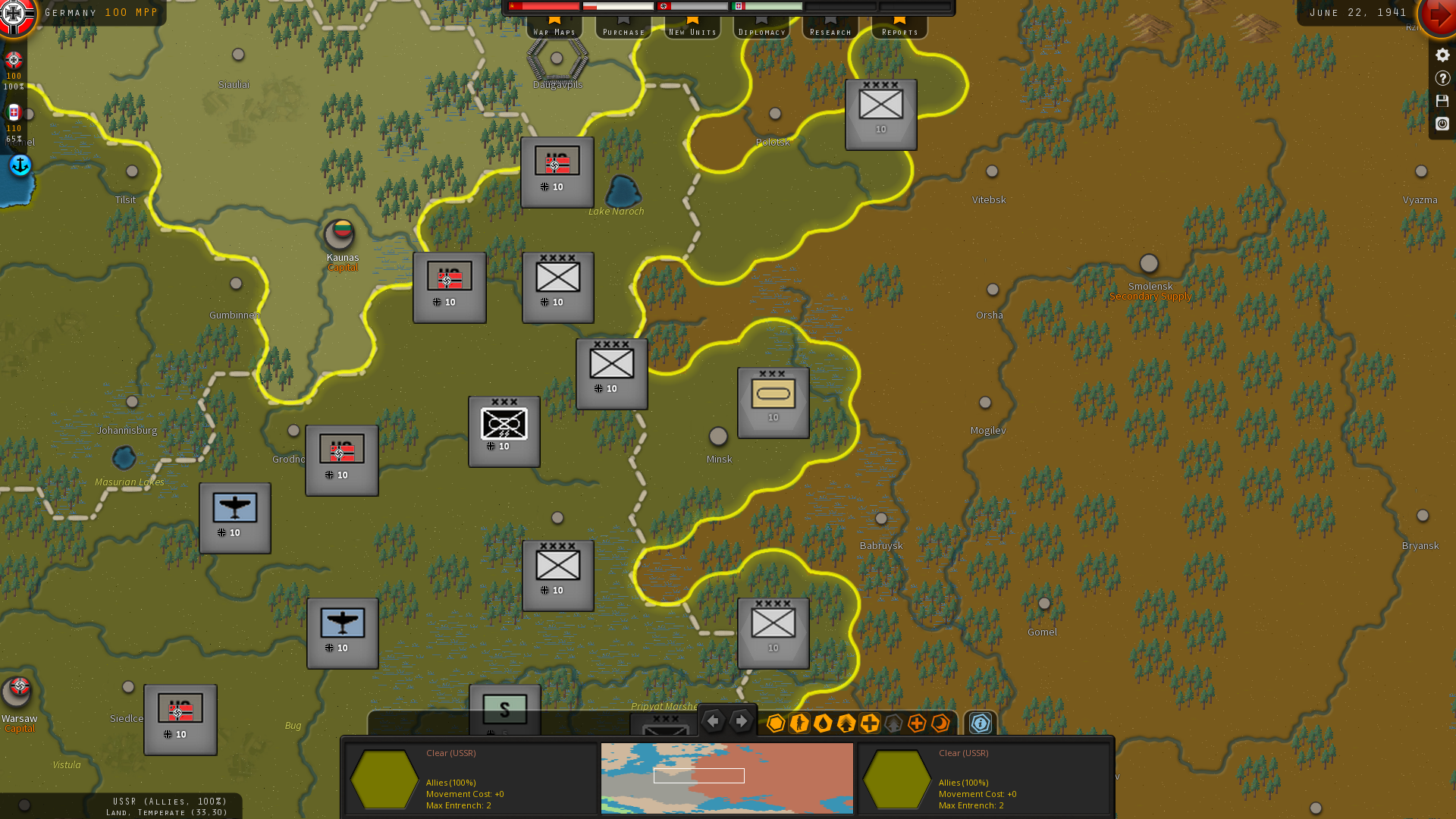Screen dimensions: 1456x819
Task: Open the Reports panel
Action: (x=899, y=31)
